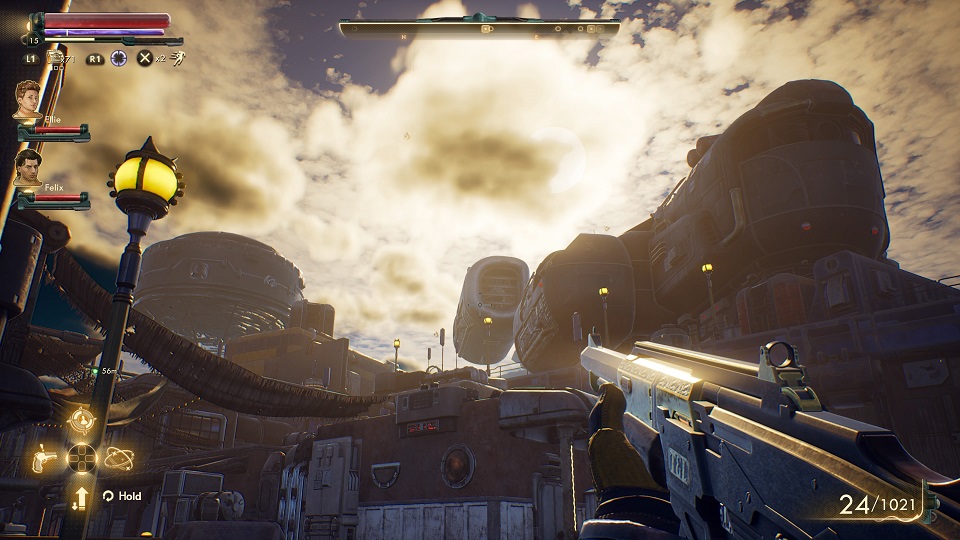Use the medical inhaler icon
The image size is (960, 540).
tap(57, 59)
